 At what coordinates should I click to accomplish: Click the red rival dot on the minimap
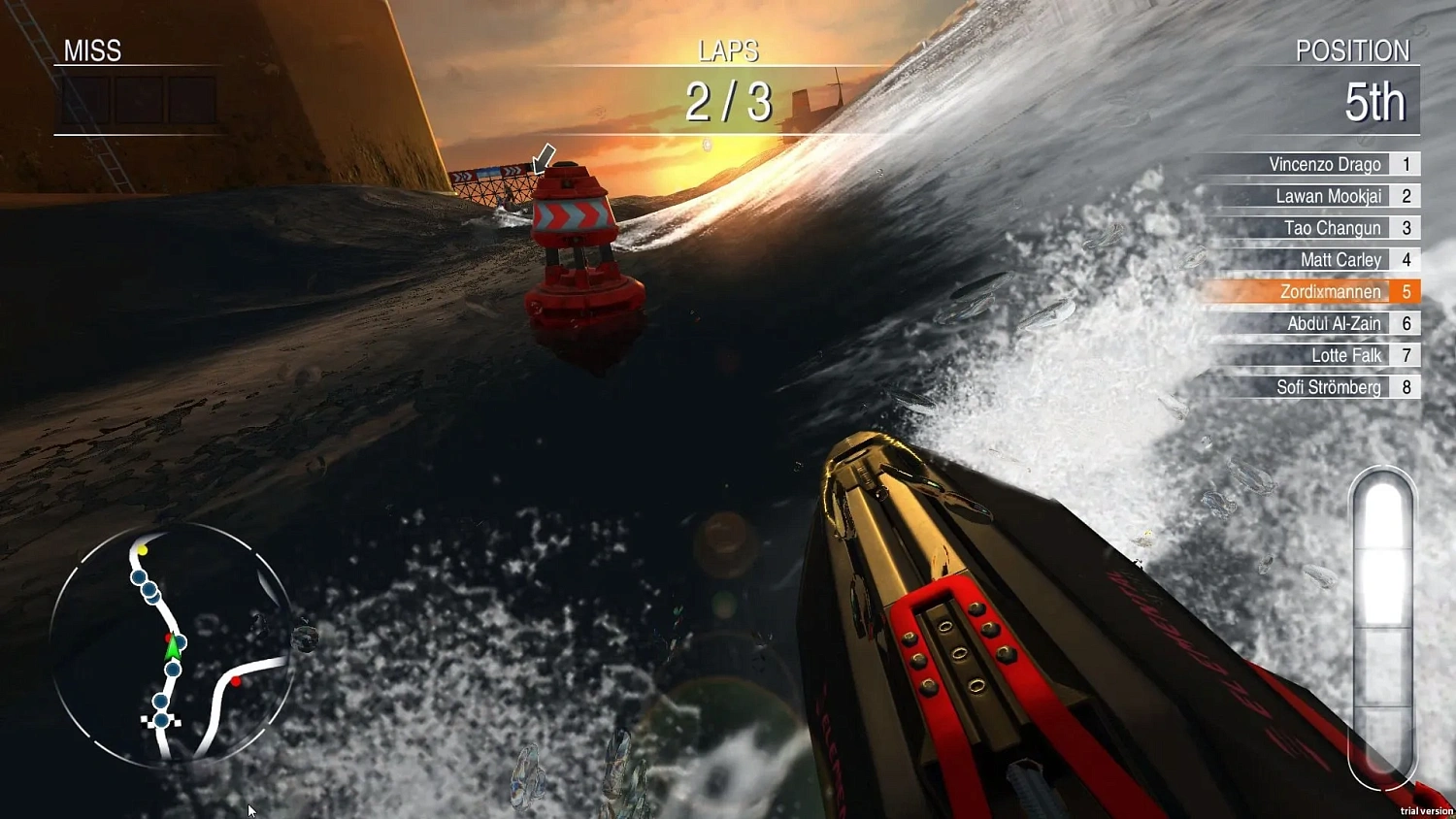tap(236, 681)
